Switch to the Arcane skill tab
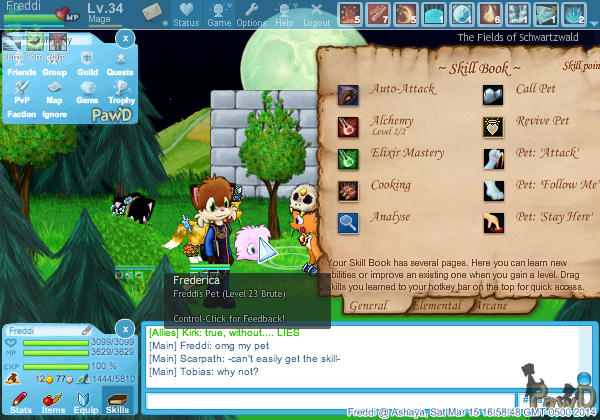The height and width of the screenshot is (420, 600). [x=492, y=305]
